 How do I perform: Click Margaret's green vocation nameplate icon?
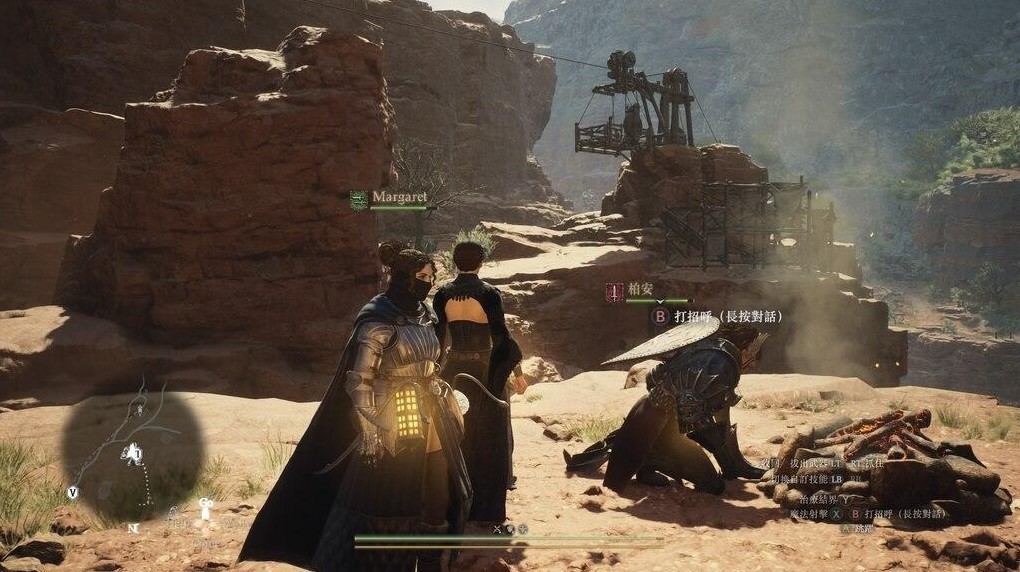point(359,199)
